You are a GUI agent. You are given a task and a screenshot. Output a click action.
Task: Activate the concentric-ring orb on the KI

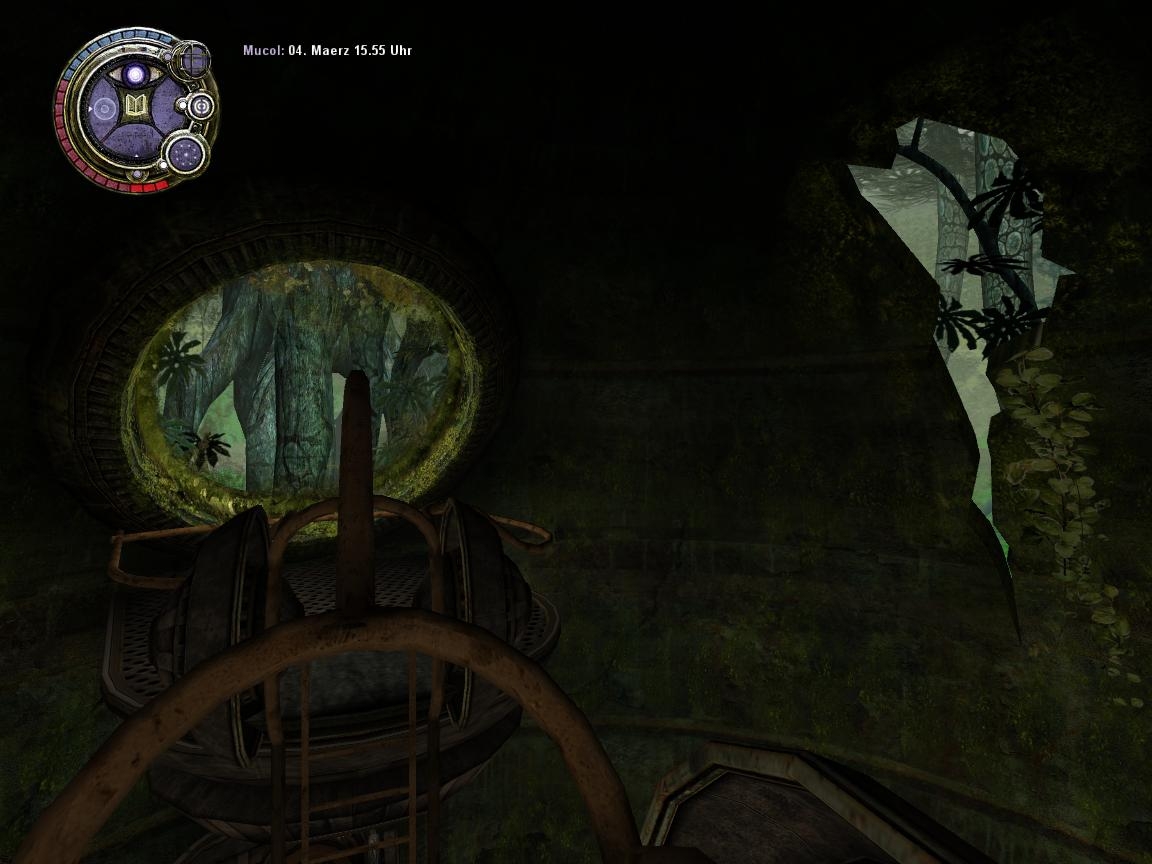click(x=200, y=106)
